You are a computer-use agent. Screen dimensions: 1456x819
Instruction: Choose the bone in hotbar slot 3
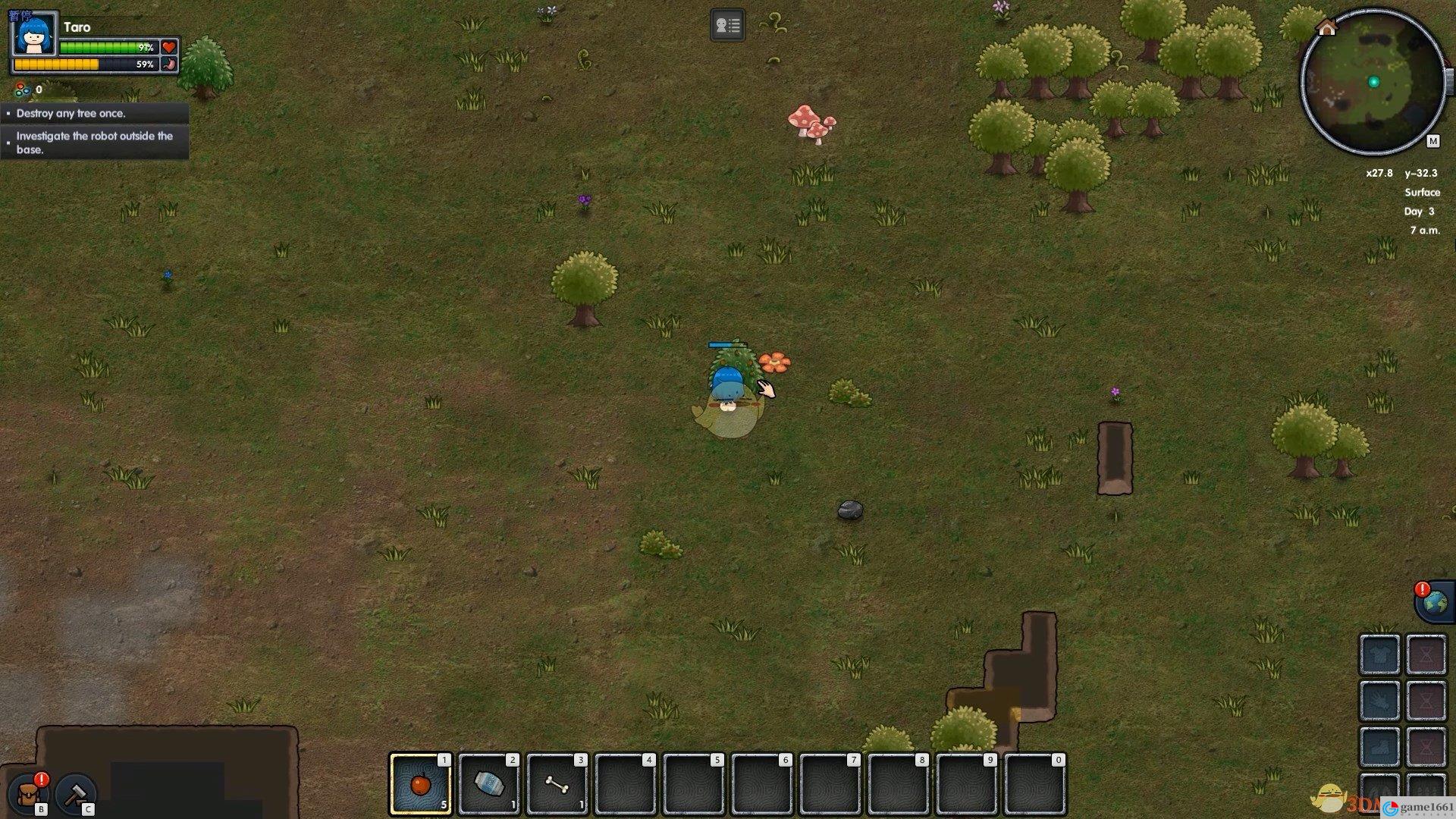click(557, 783)
